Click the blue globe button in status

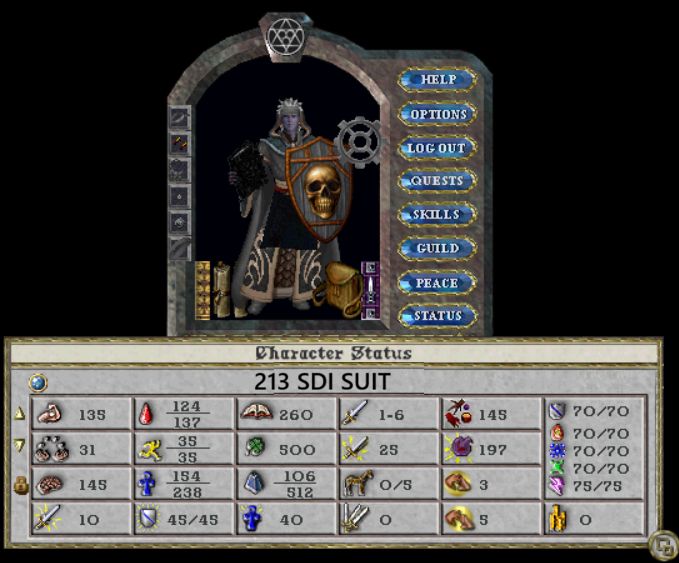(x=37, y=381)
